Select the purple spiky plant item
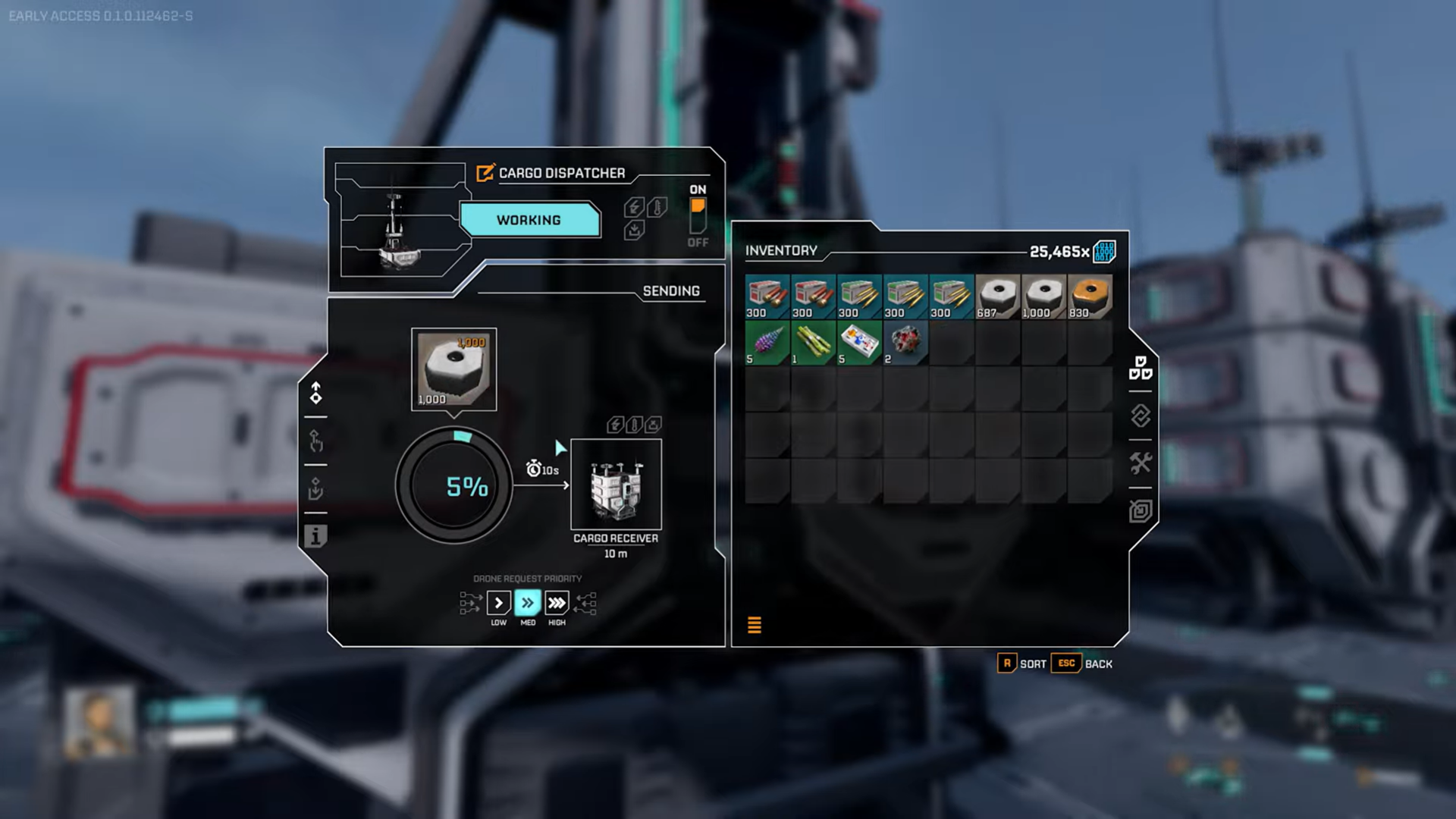The width and height of the screenshot is (1456, 819). click(767, 343)
